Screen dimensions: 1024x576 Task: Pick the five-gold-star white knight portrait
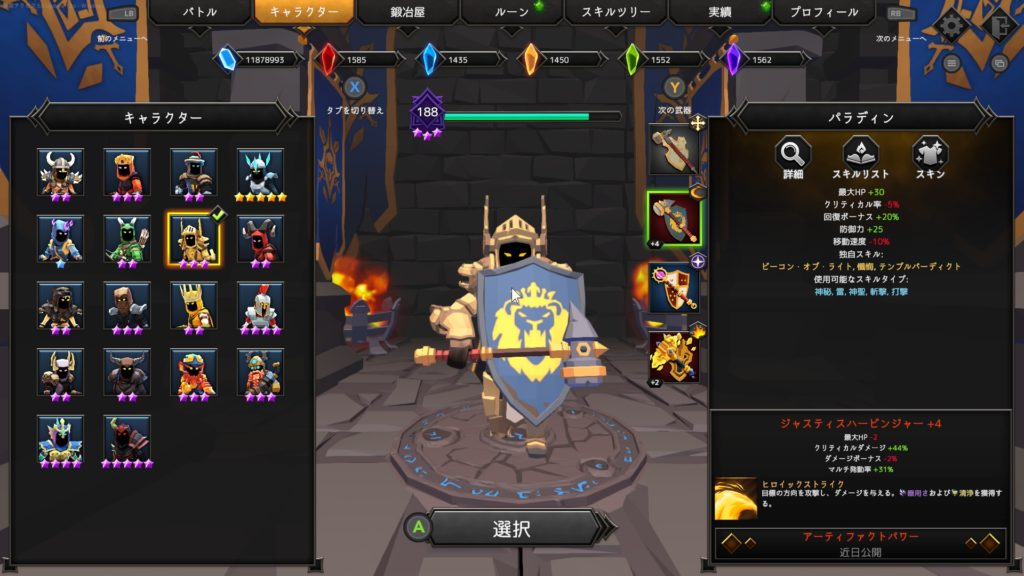260,172
